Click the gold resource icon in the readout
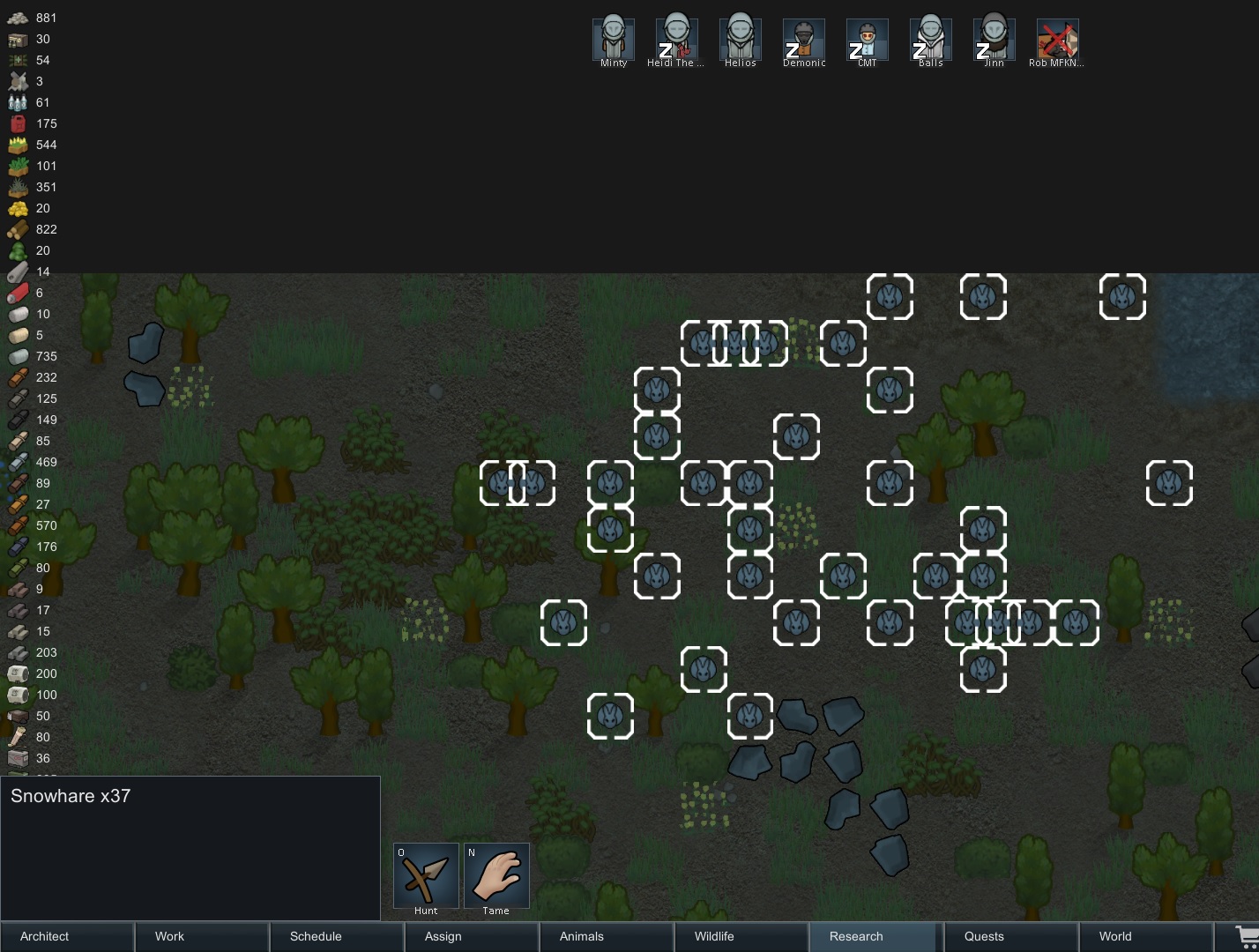Image resolution: width=1259 pixels, height=952 pixels. click(18, 208)
